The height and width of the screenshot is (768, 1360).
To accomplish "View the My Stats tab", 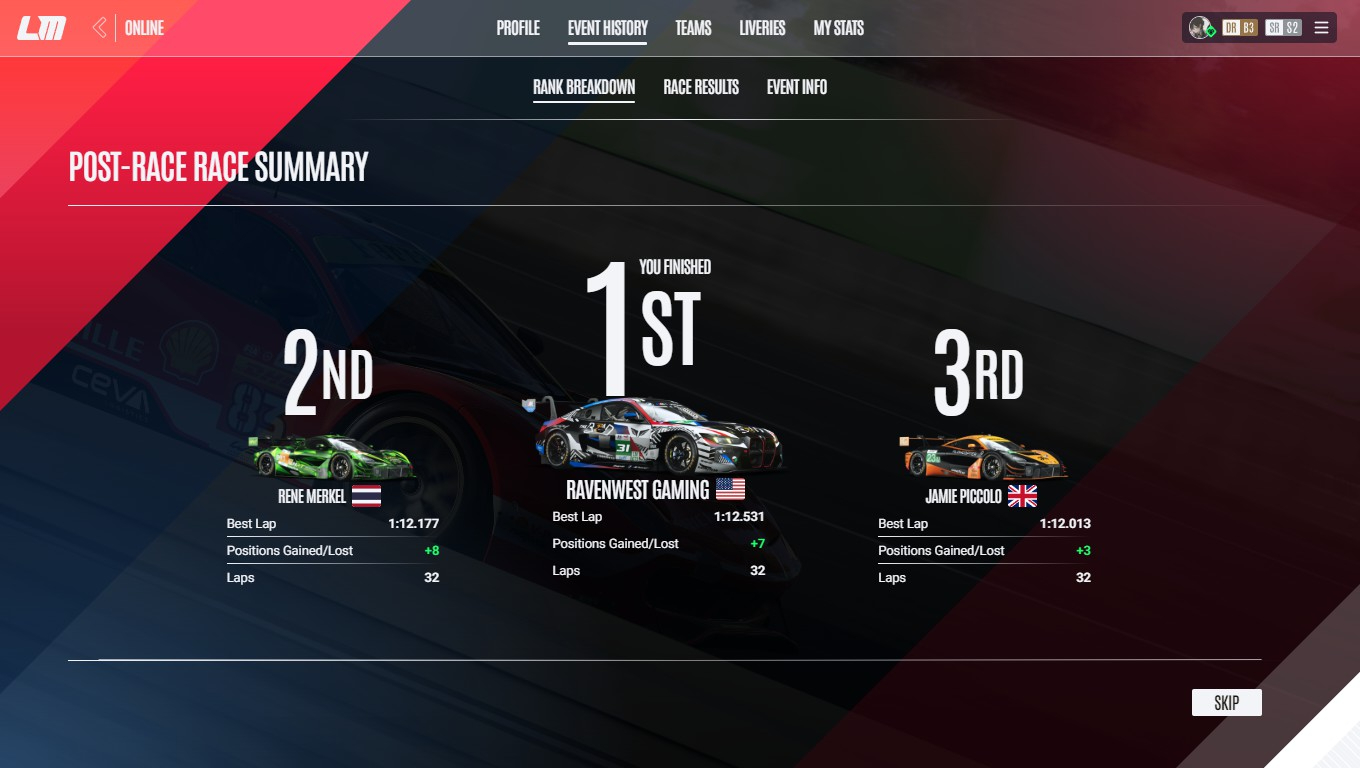I will (x=838, y=28).
